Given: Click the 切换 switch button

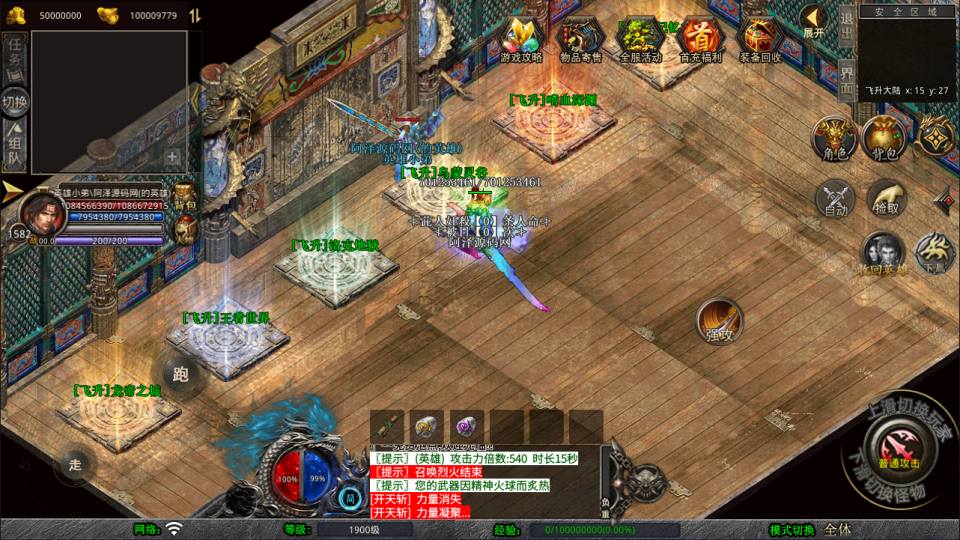Looking at the screenshot, I should [x=14, y=101].
